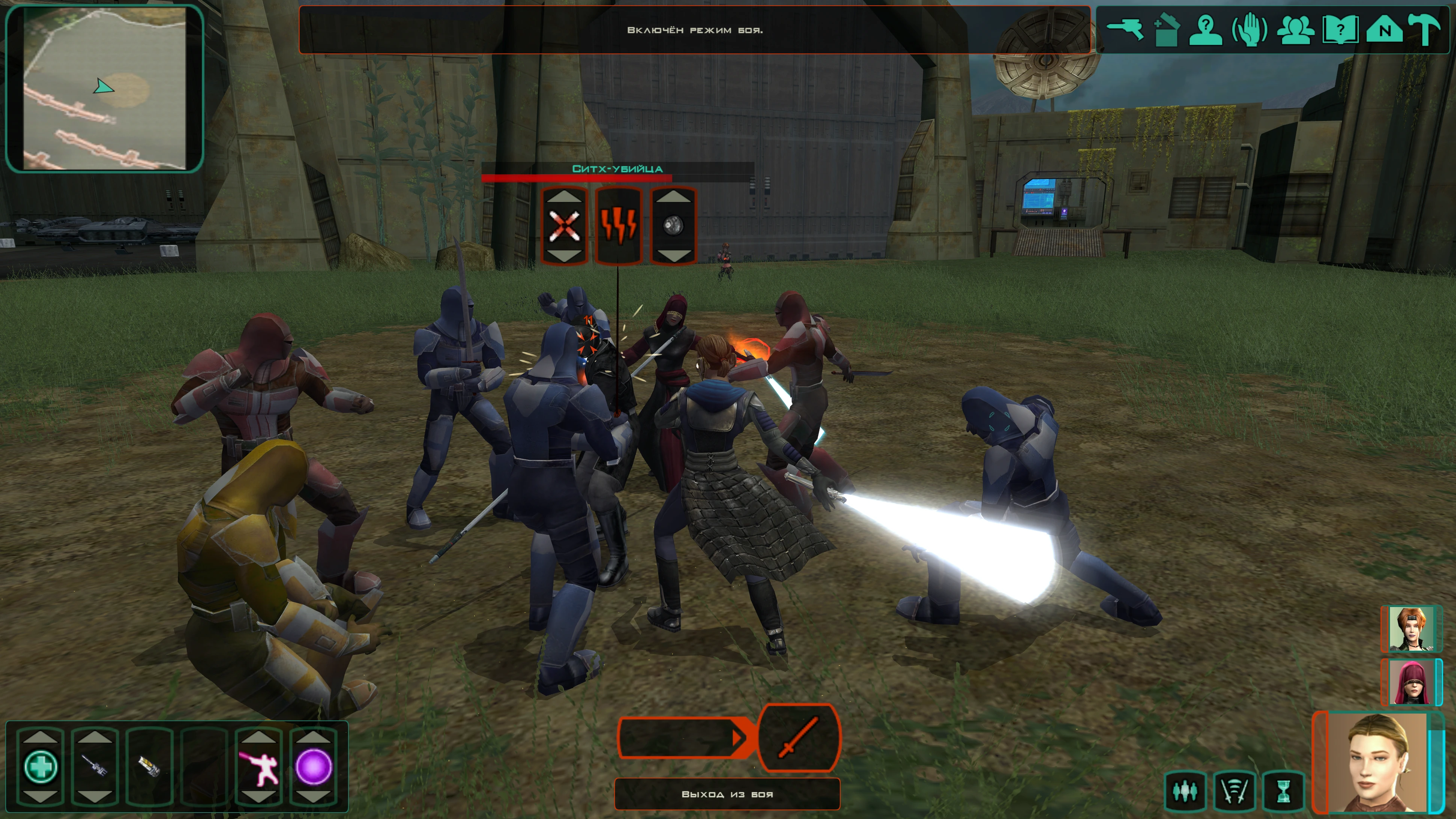Open the map with the N icon
The width and height of the screenshot is (1456, 819).
[1384, 29]
